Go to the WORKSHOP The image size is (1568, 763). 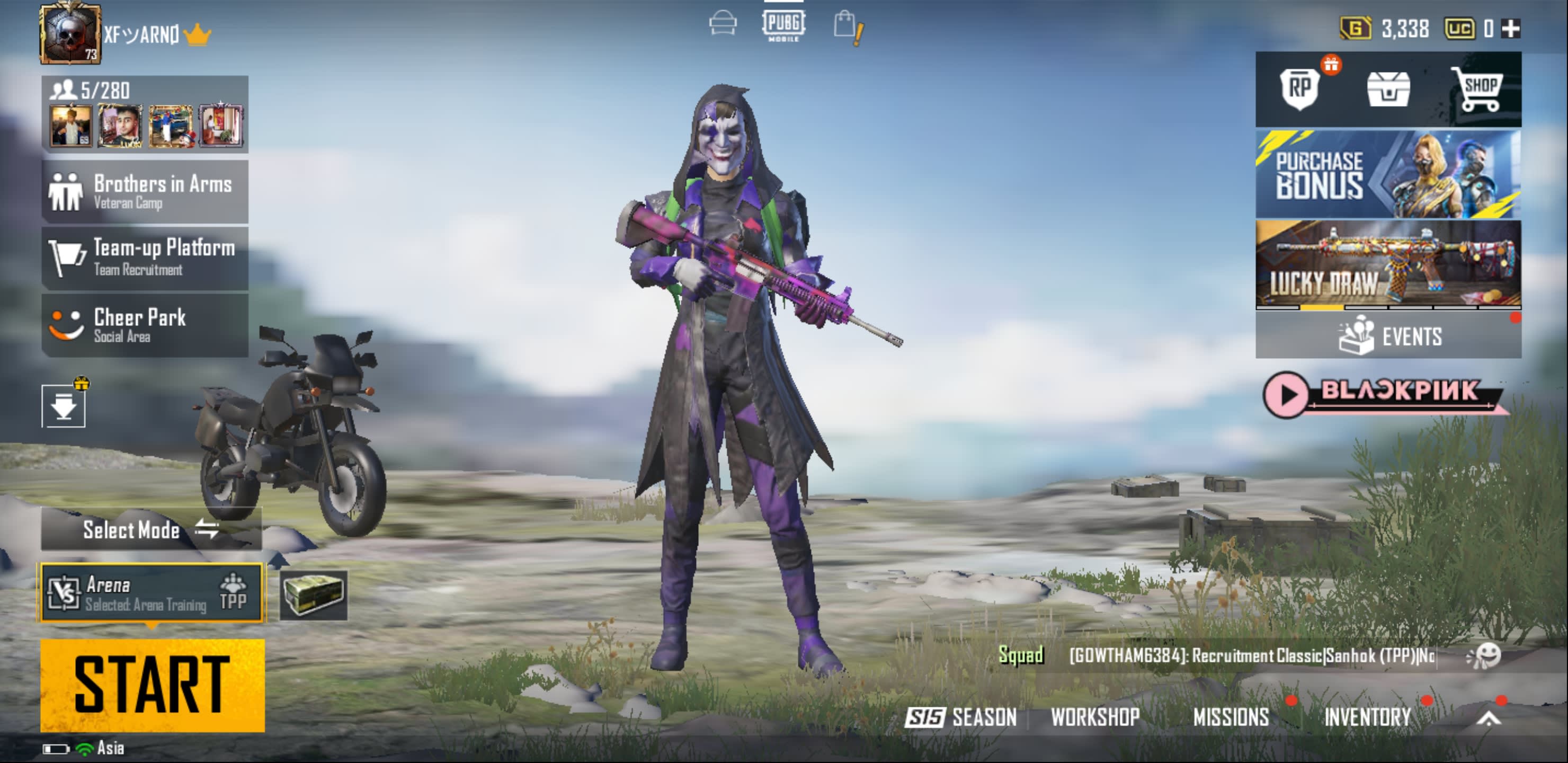click(x=1095, y=717)
